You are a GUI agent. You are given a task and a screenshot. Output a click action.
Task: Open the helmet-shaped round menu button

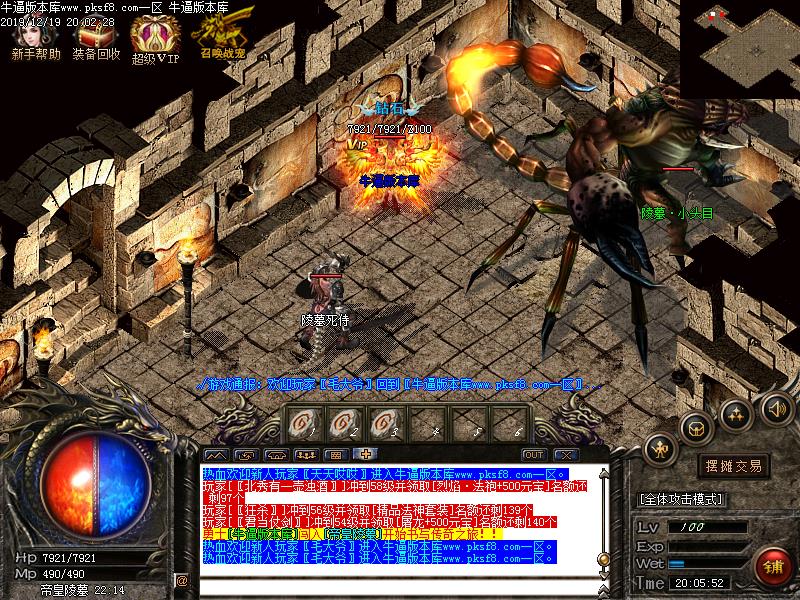tap(693, 427)
